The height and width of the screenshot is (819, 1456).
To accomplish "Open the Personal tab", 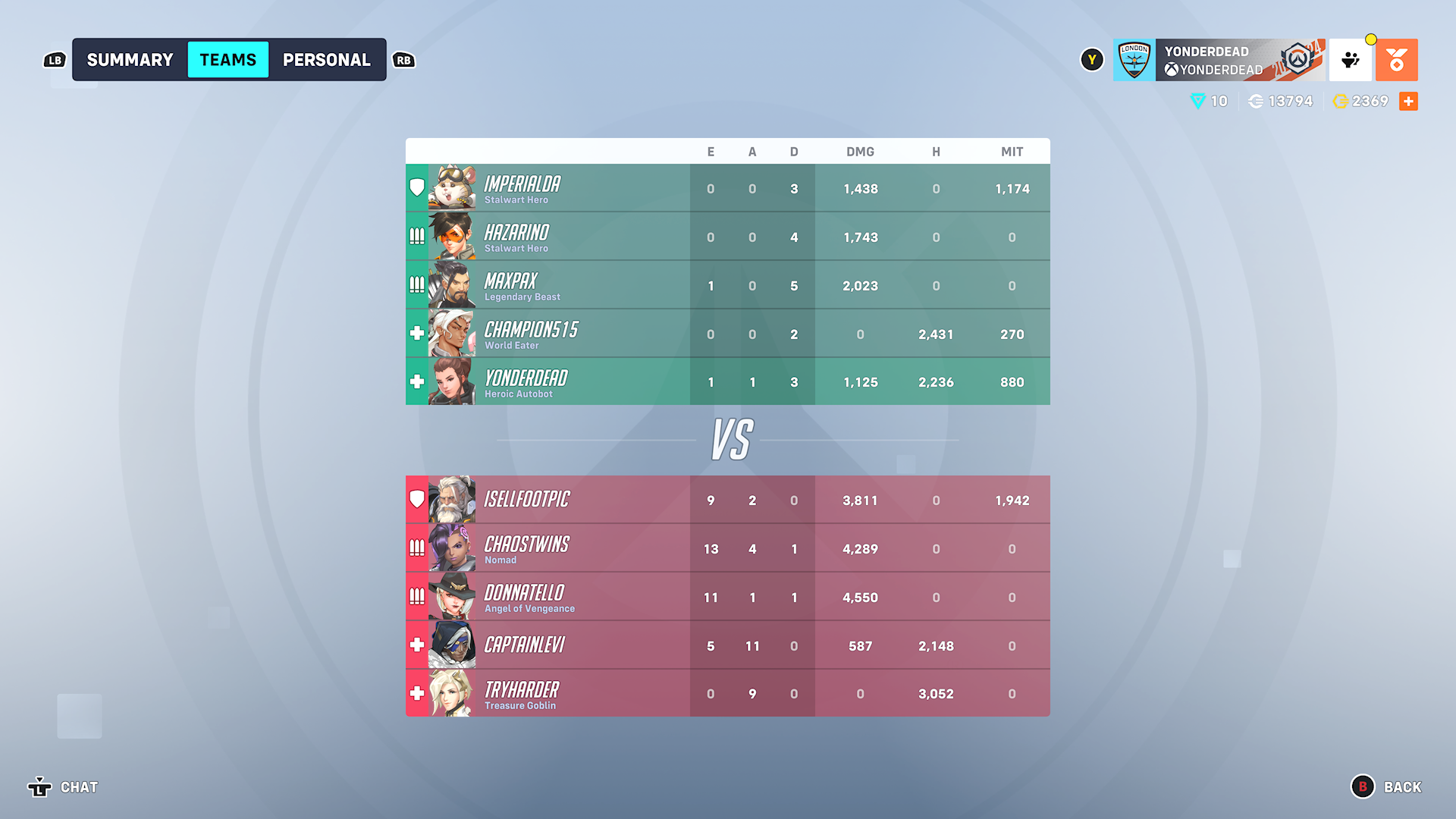I will [326, 59].
